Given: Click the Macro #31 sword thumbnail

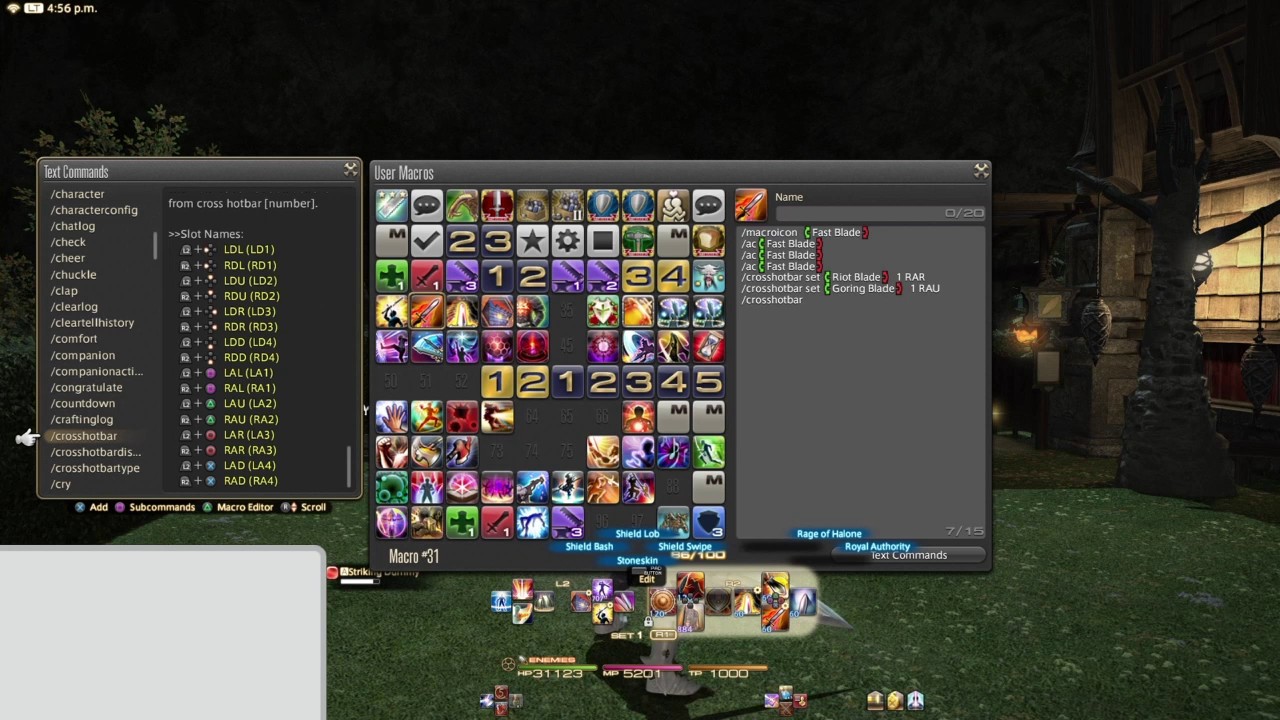Looking at the screenshot, I should coord(751,206).
